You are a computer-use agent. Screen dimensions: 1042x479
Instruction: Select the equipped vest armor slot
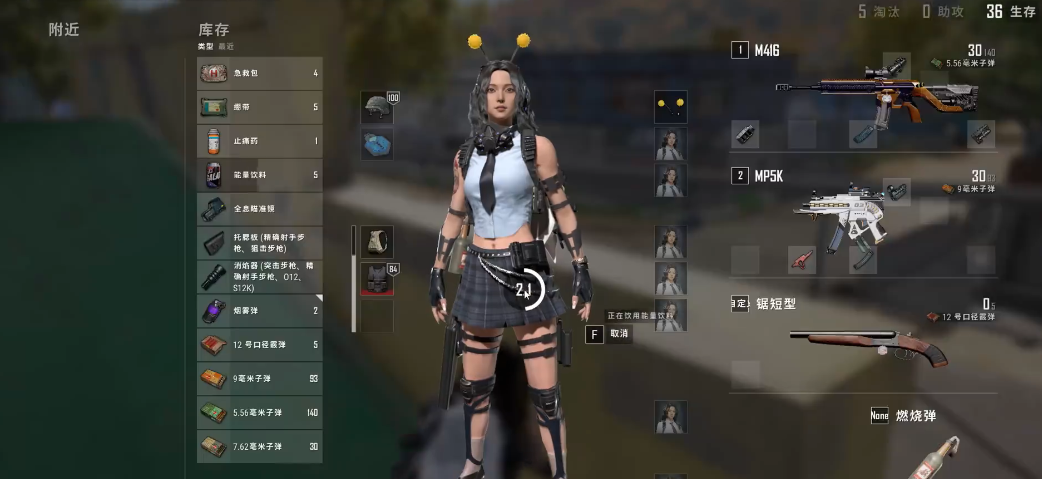pyautogui.click(x=377, y=279)
